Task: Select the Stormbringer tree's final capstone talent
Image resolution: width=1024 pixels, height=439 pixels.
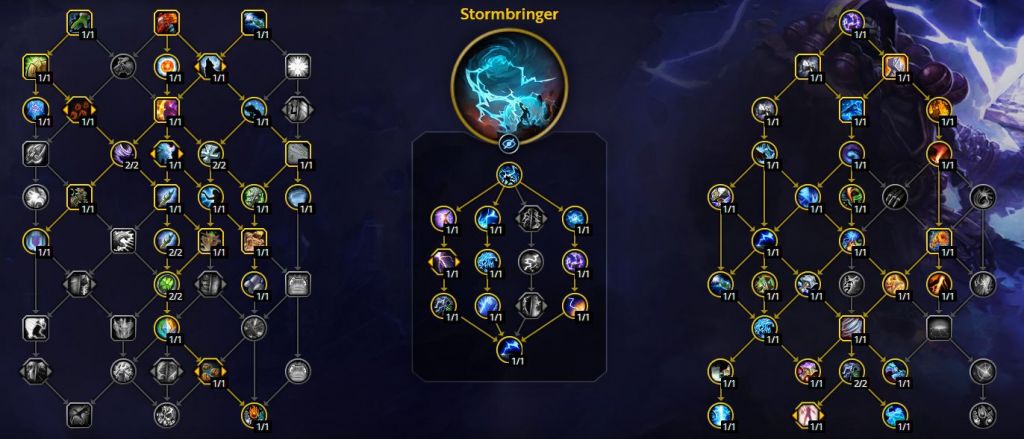Action: click(509, 345)
